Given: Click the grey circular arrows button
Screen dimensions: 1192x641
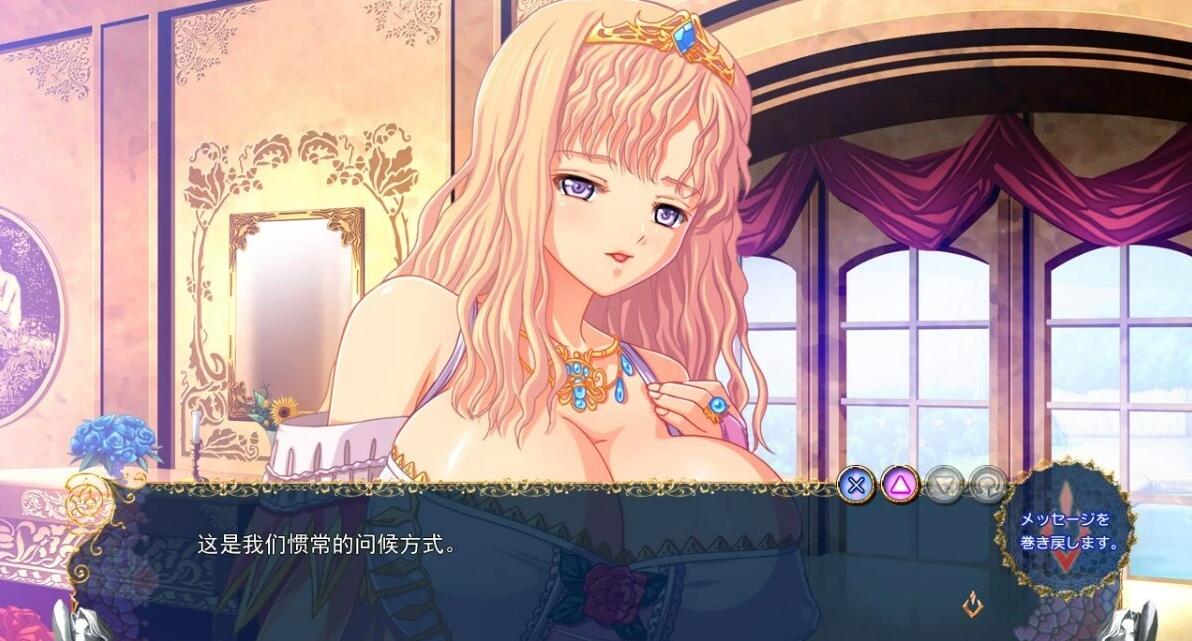Looking at the screenshot, I should pyautogui.click(x=987, y=486).
